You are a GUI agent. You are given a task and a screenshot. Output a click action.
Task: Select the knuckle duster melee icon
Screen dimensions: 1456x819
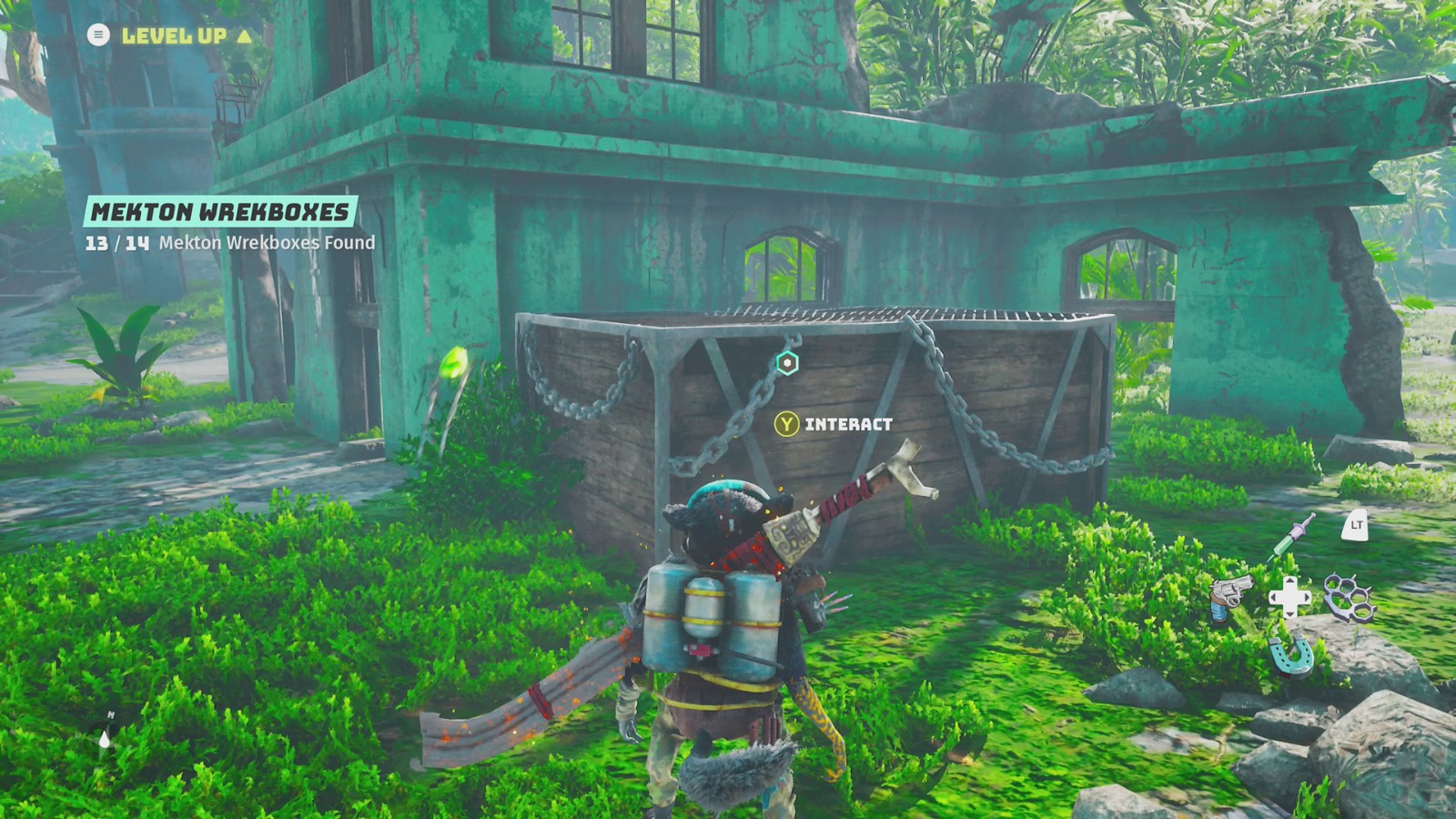pos(1351,598)
